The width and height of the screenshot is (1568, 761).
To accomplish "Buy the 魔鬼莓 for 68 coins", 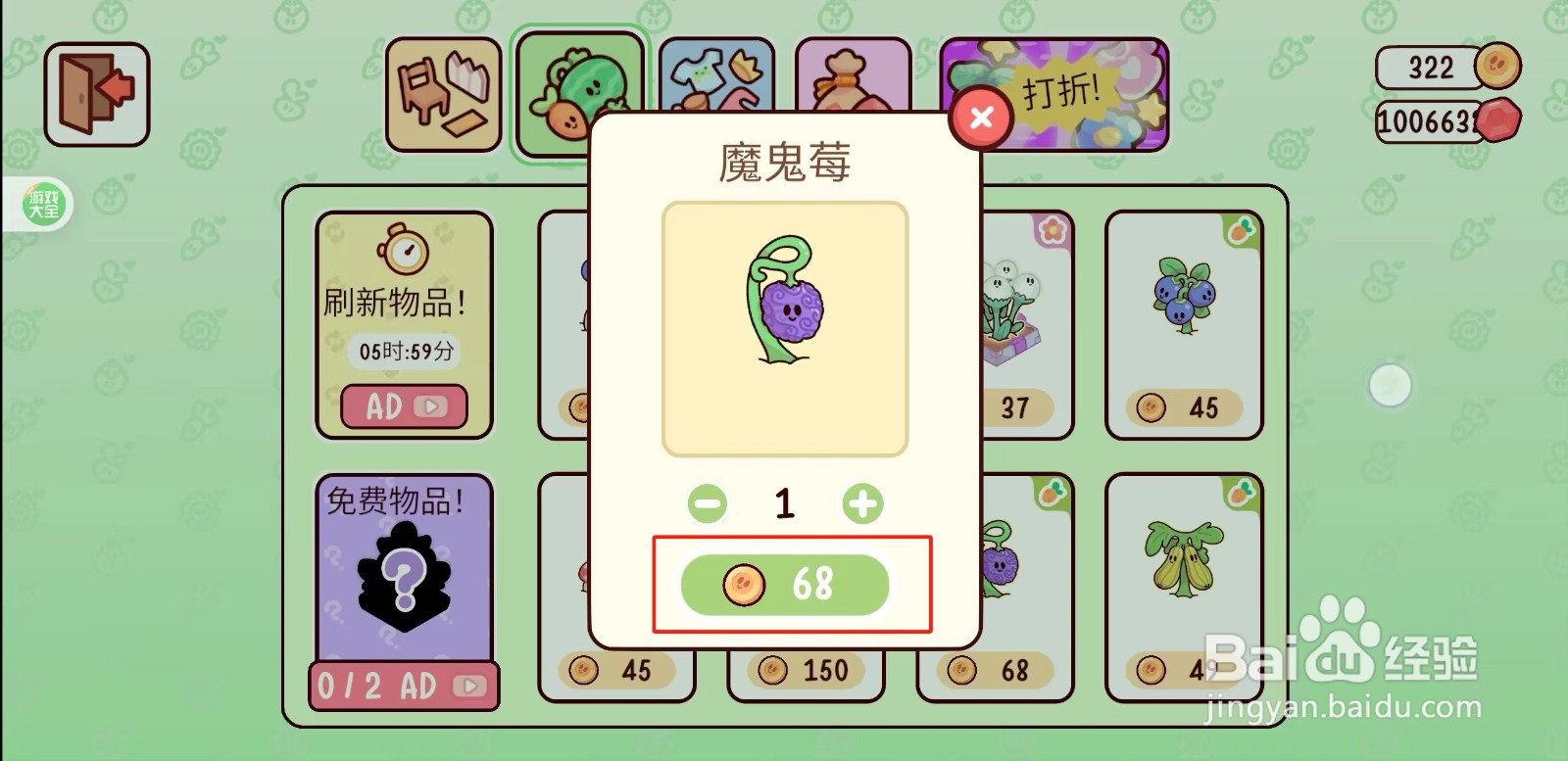I will [784, 585].
